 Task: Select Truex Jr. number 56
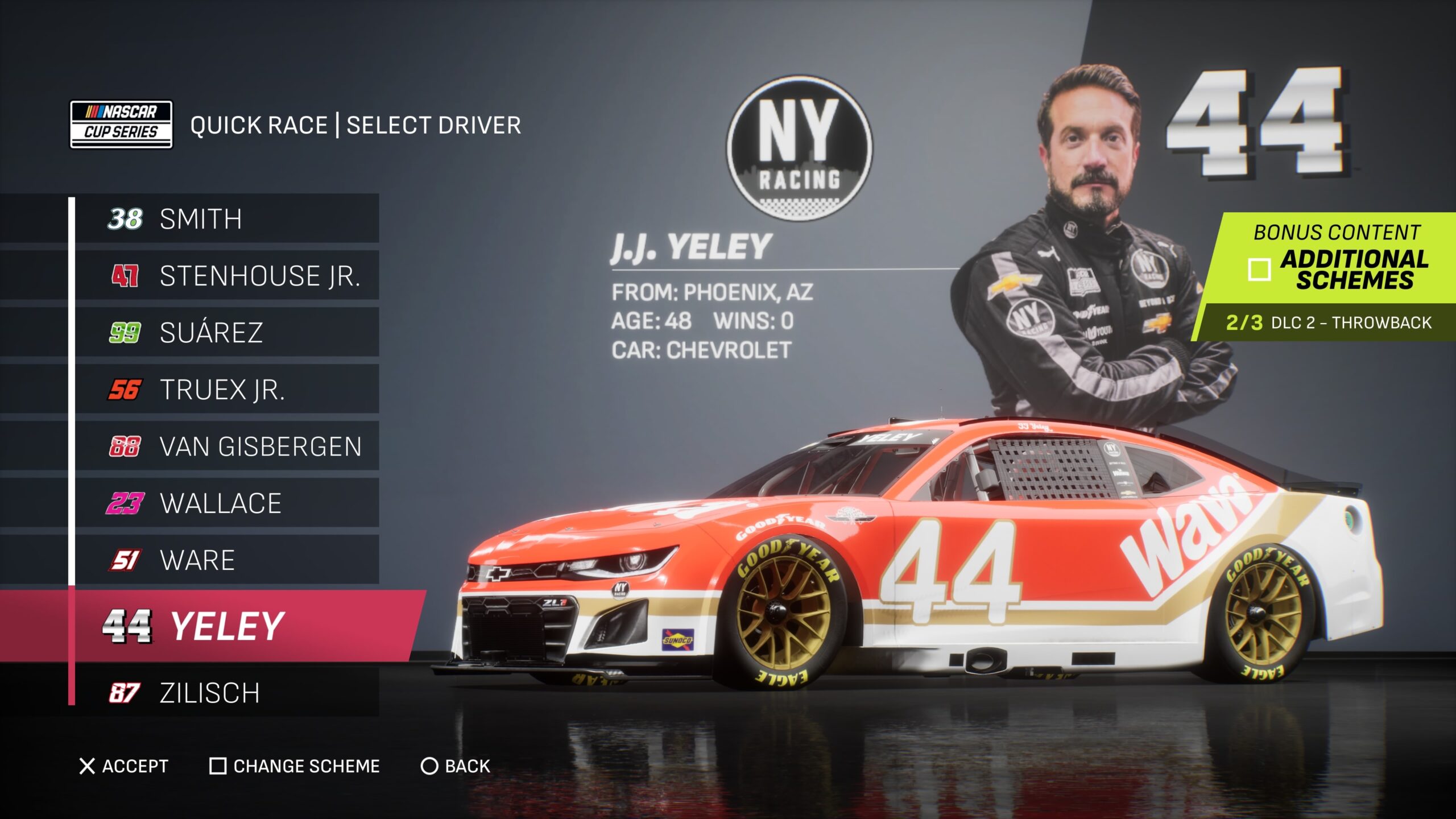(226, 390)
